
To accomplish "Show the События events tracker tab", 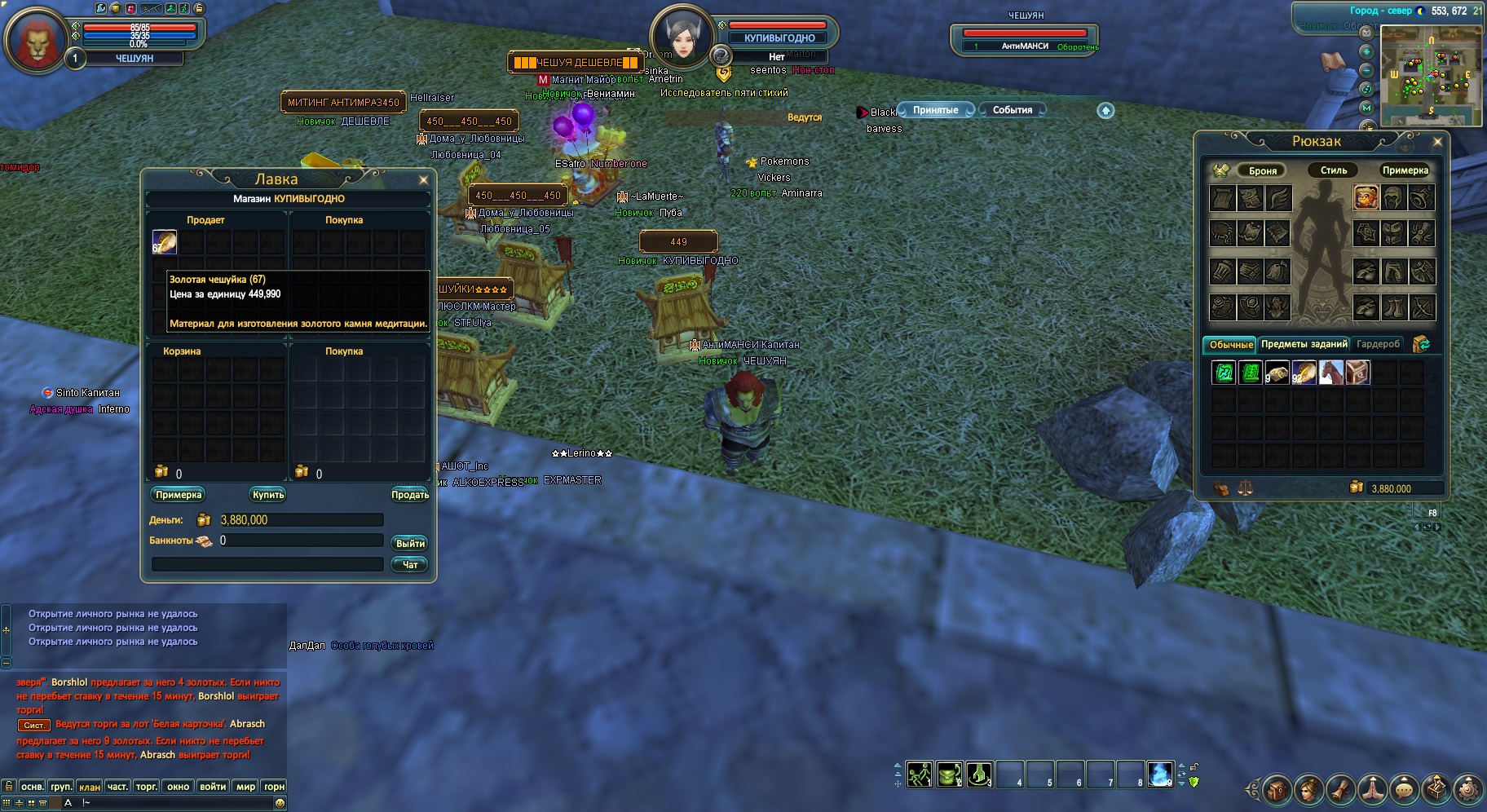I will [x=1013, y=110].
